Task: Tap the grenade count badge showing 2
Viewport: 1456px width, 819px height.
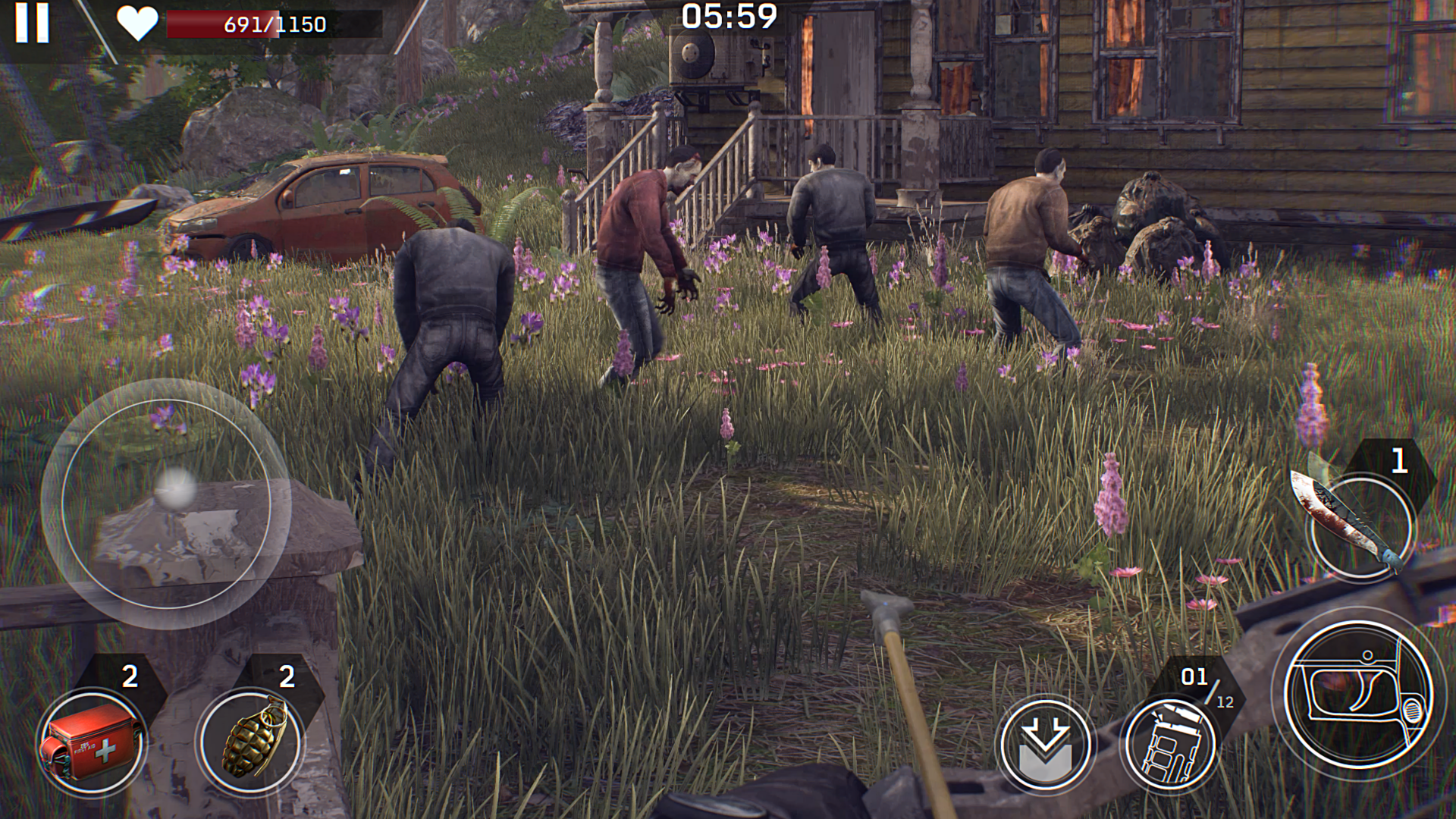Action: click(x=287, y=675)
